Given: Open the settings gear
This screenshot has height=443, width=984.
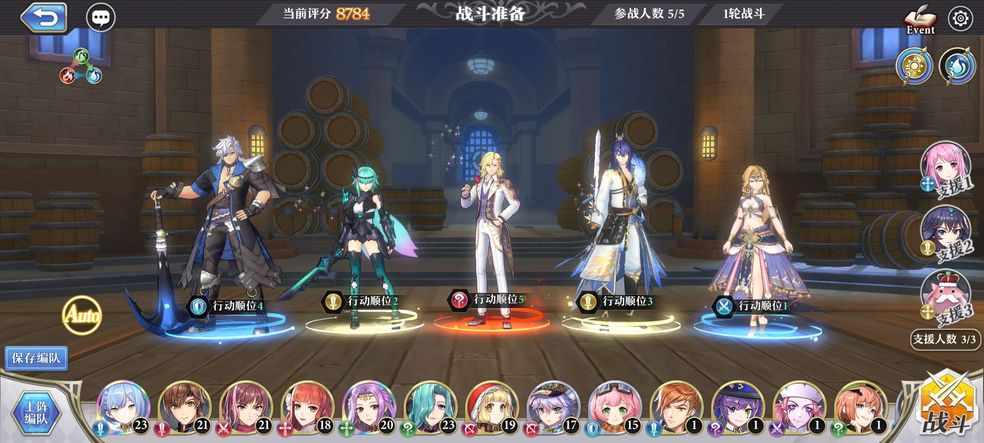Looking at the screenshot, I should 960,18.
